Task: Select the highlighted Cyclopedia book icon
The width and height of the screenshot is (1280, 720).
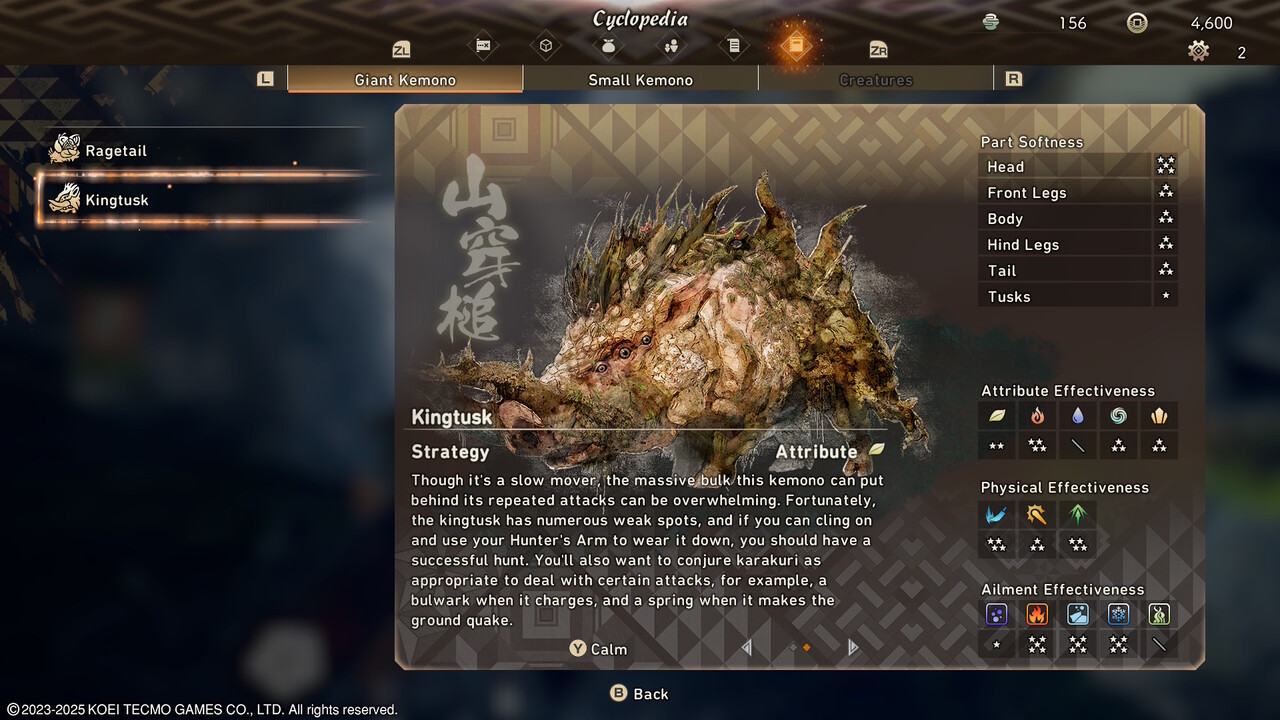Action: pos(795,46)
